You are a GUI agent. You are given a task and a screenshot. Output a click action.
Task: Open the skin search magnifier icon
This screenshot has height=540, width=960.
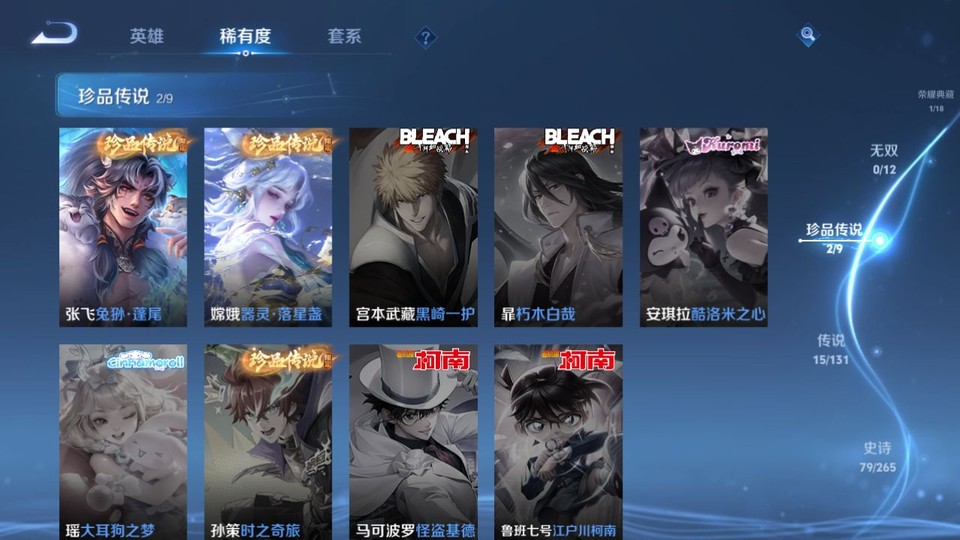[x=807, y=36]
